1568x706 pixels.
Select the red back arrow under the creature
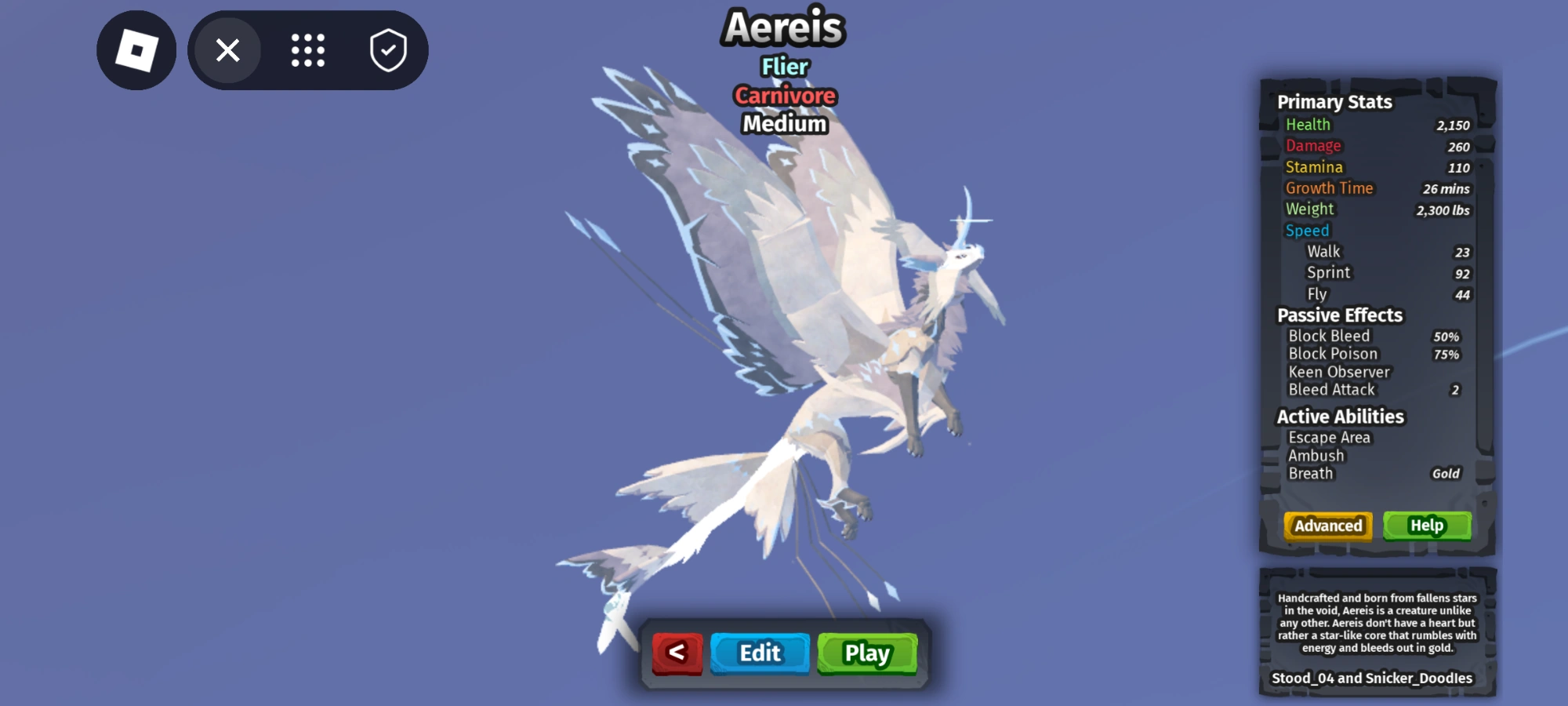click(x=677, y=653)
